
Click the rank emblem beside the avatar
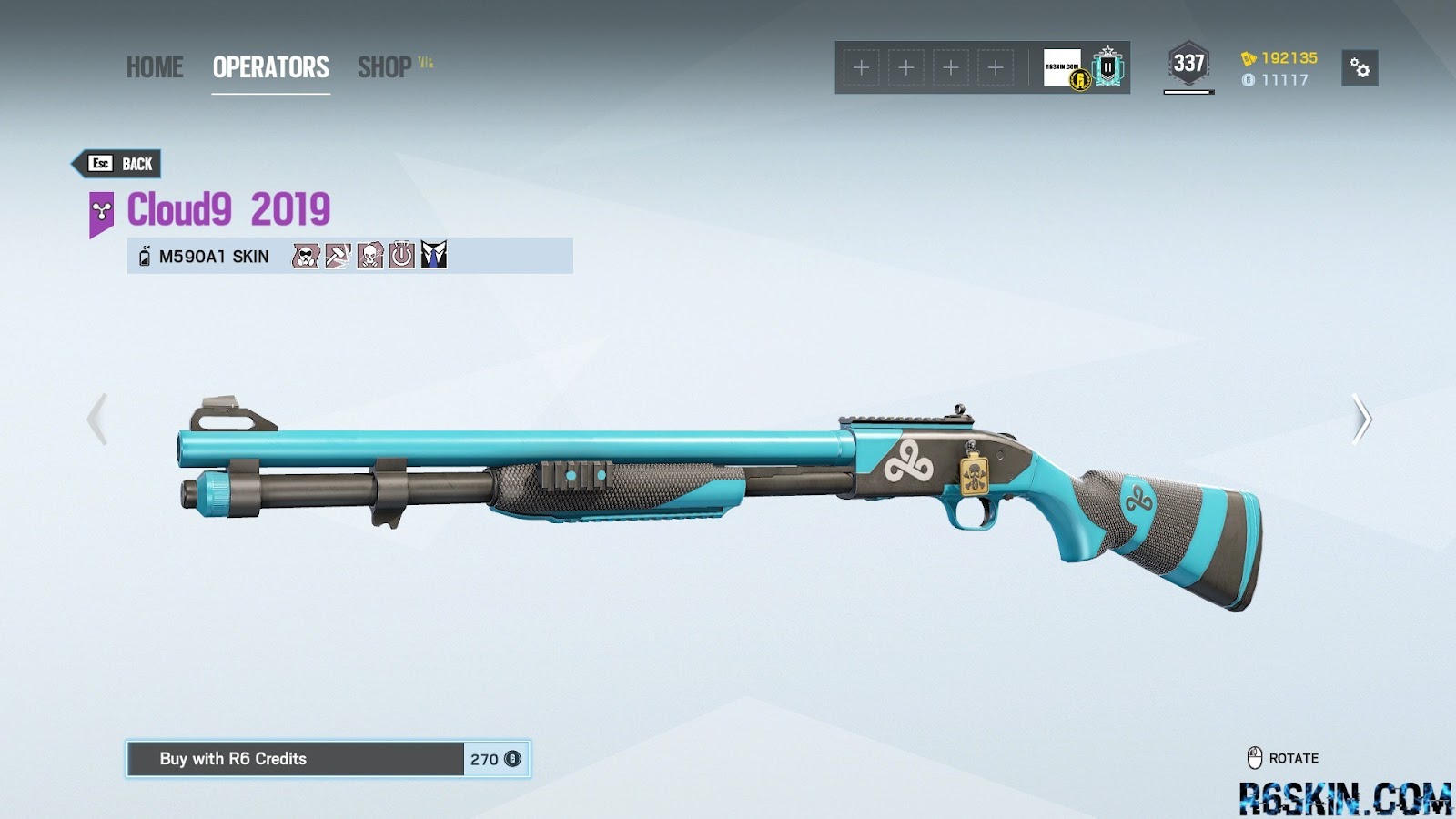coord(1107,68)
